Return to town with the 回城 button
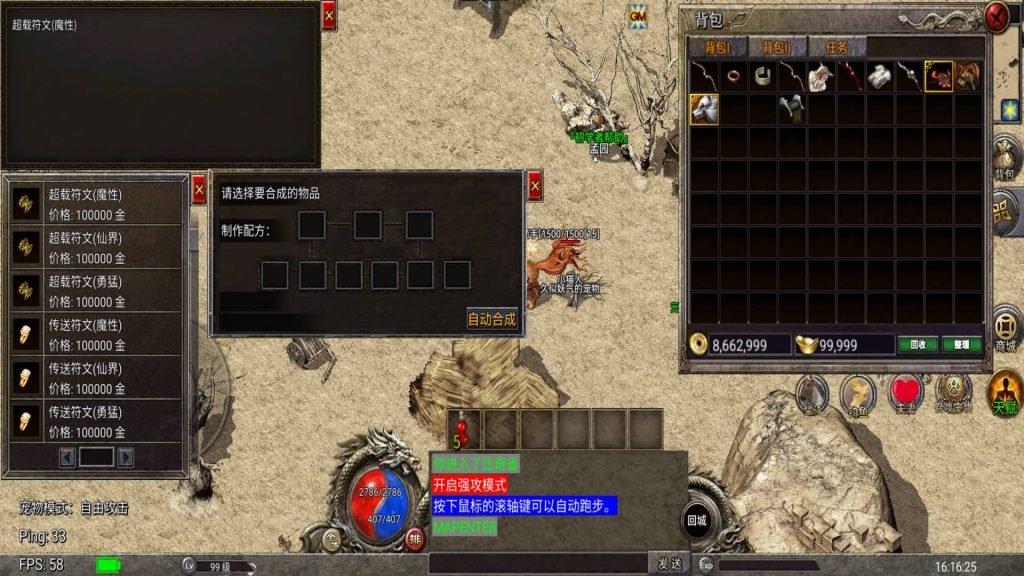 [696, 520]
